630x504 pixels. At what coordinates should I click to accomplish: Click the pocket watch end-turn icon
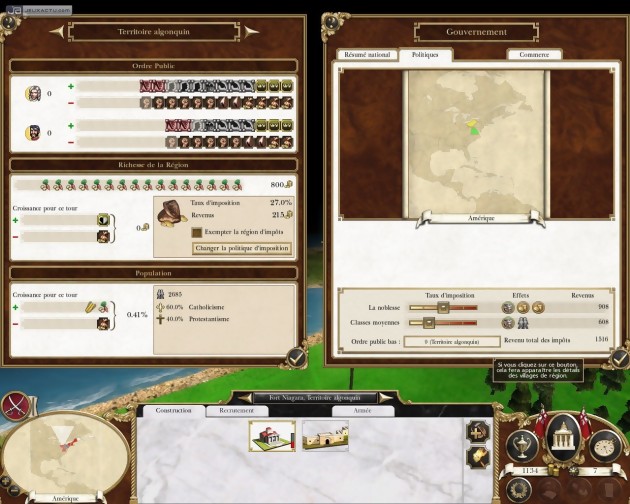tap(604, 444)
